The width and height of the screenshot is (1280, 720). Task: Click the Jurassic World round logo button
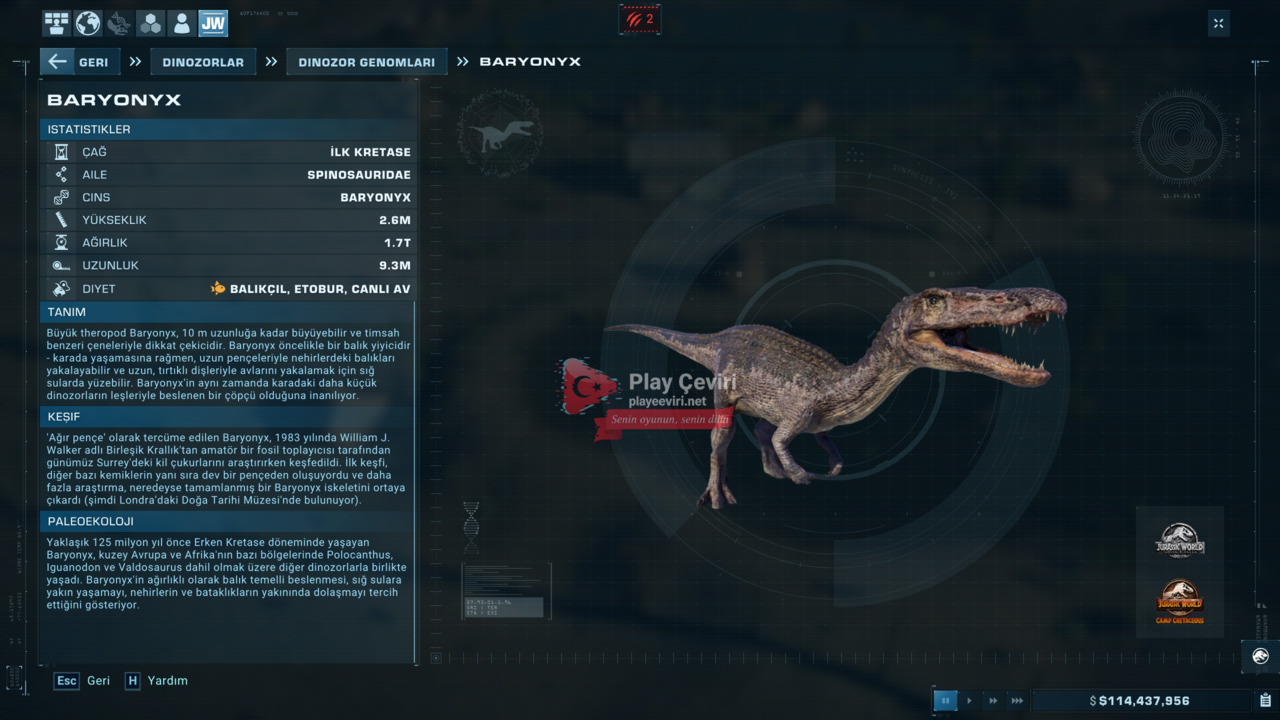[x=1260, y=656]
